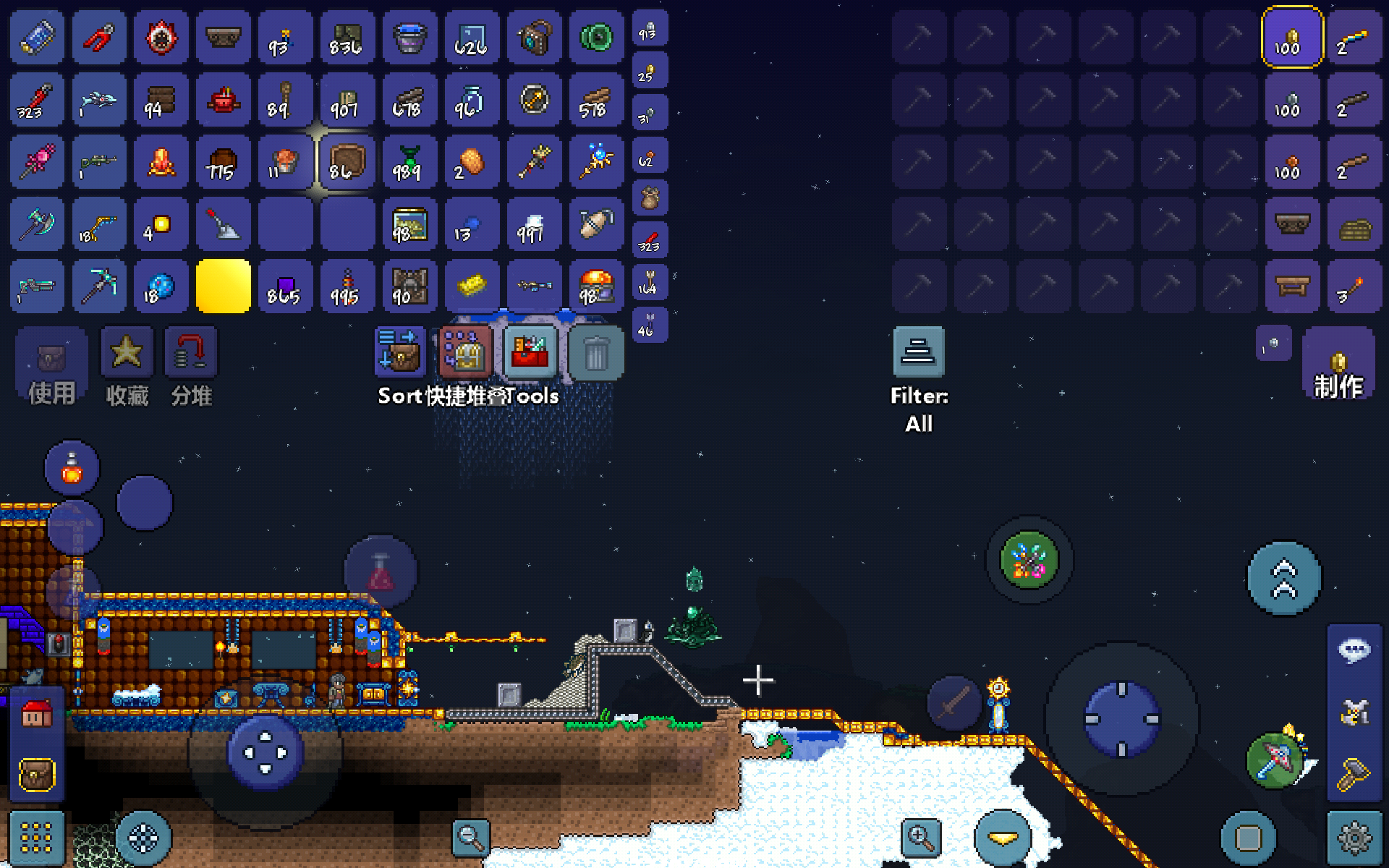
Task: Quick stack items to nearby chests
Action: 465,353
